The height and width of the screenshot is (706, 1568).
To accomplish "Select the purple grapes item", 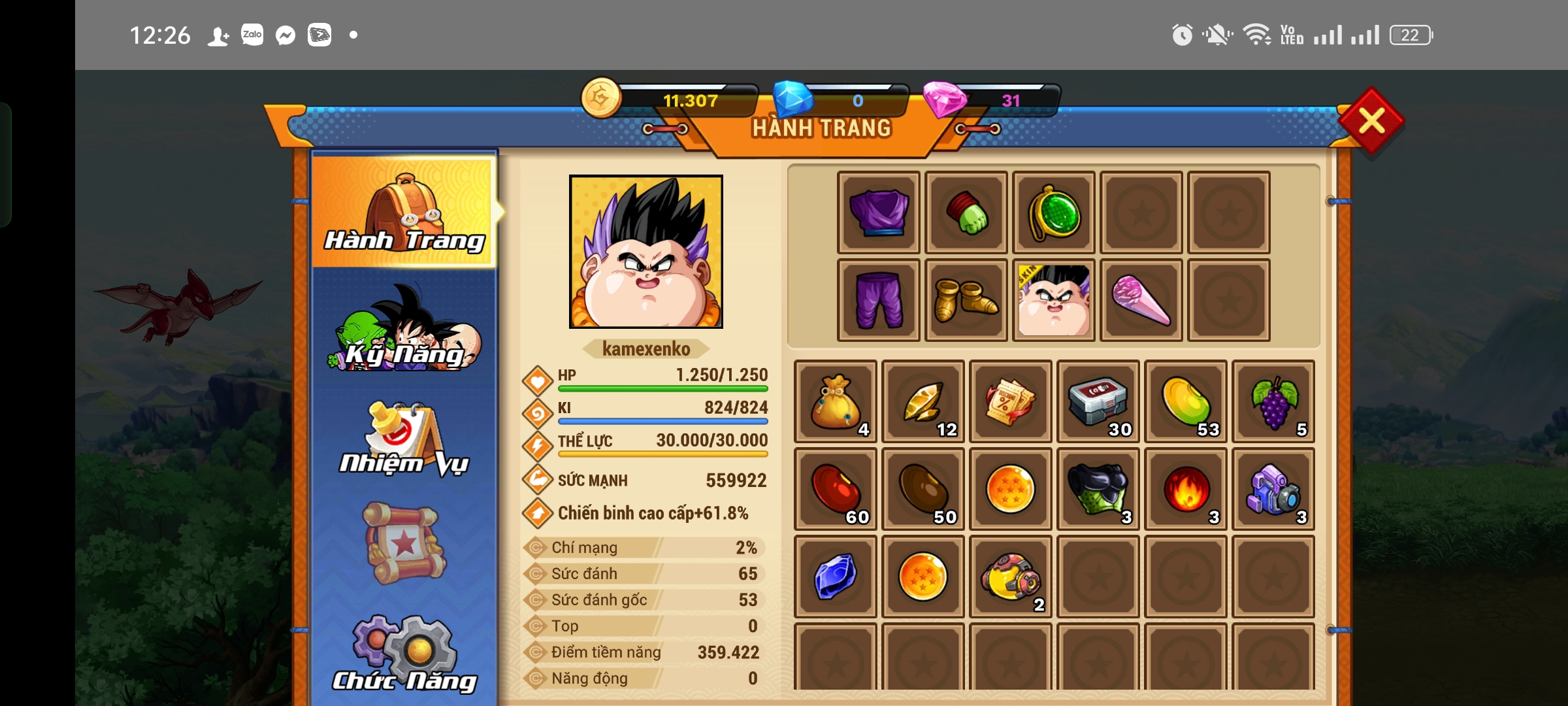I will [1273, 401].
